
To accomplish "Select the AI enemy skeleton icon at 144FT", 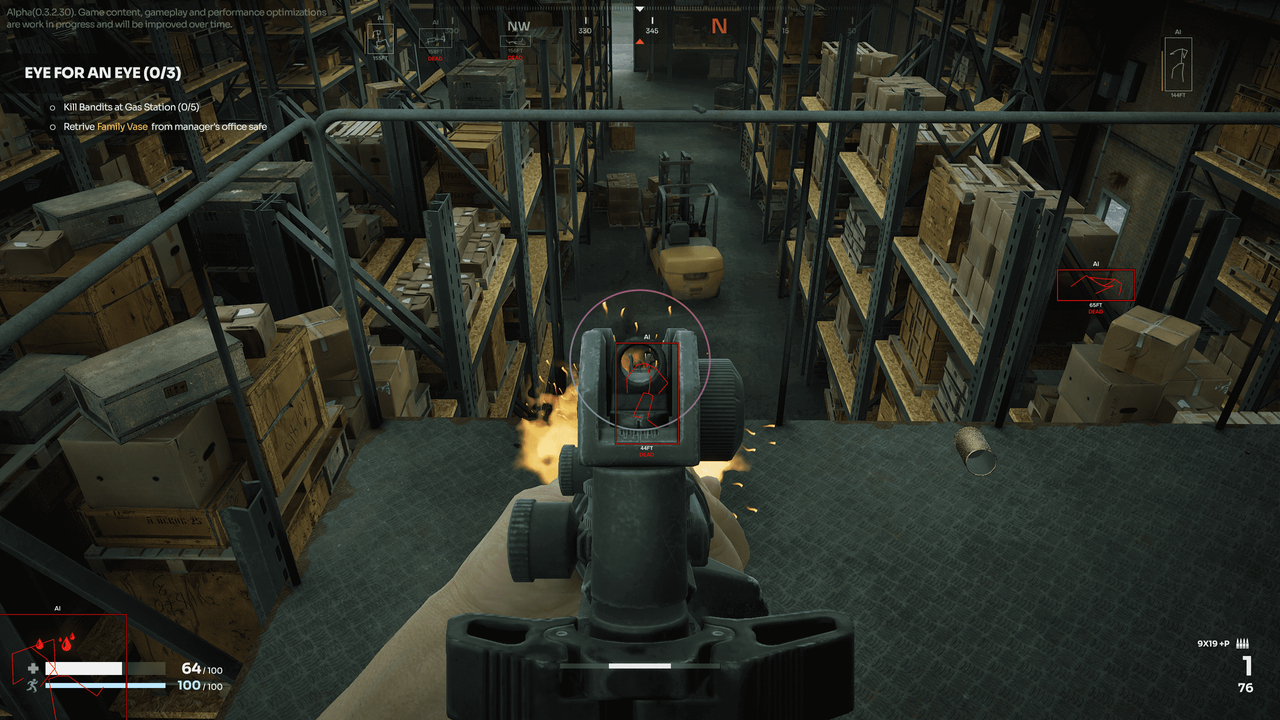I will 1179,60.
